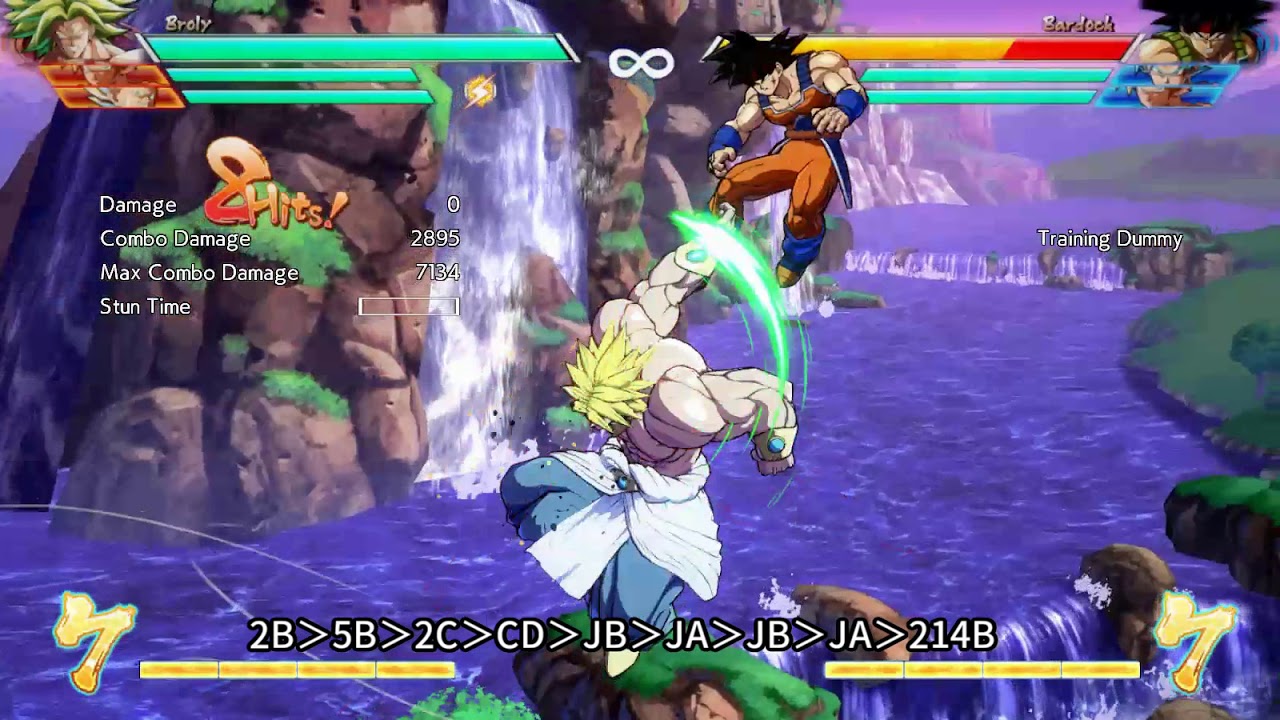
Task: Click the infinity timer symbol
Action: pos(640,65)
